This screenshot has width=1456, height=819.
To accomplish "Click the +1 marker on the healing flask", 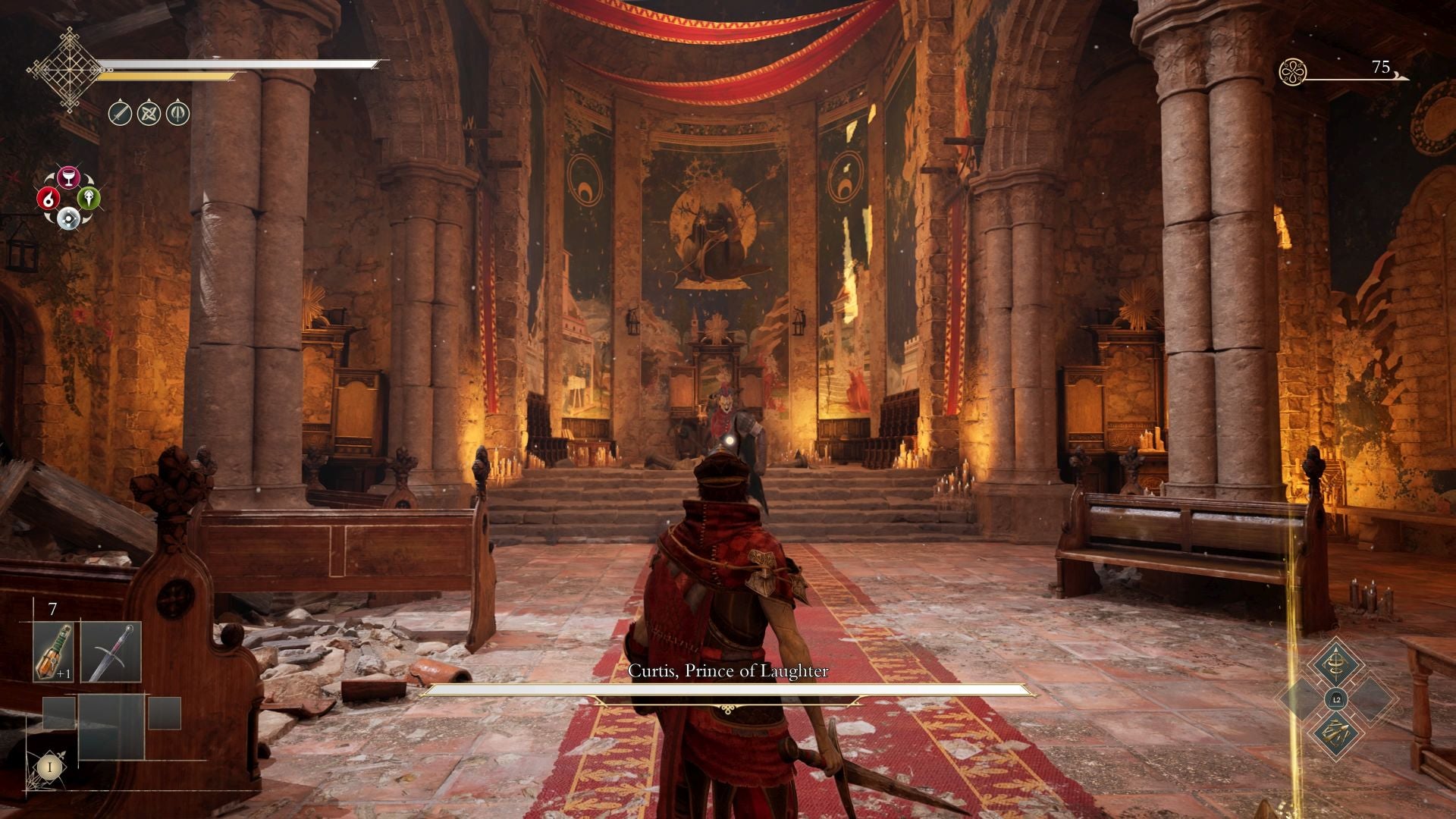I will [x=63, y=673].
